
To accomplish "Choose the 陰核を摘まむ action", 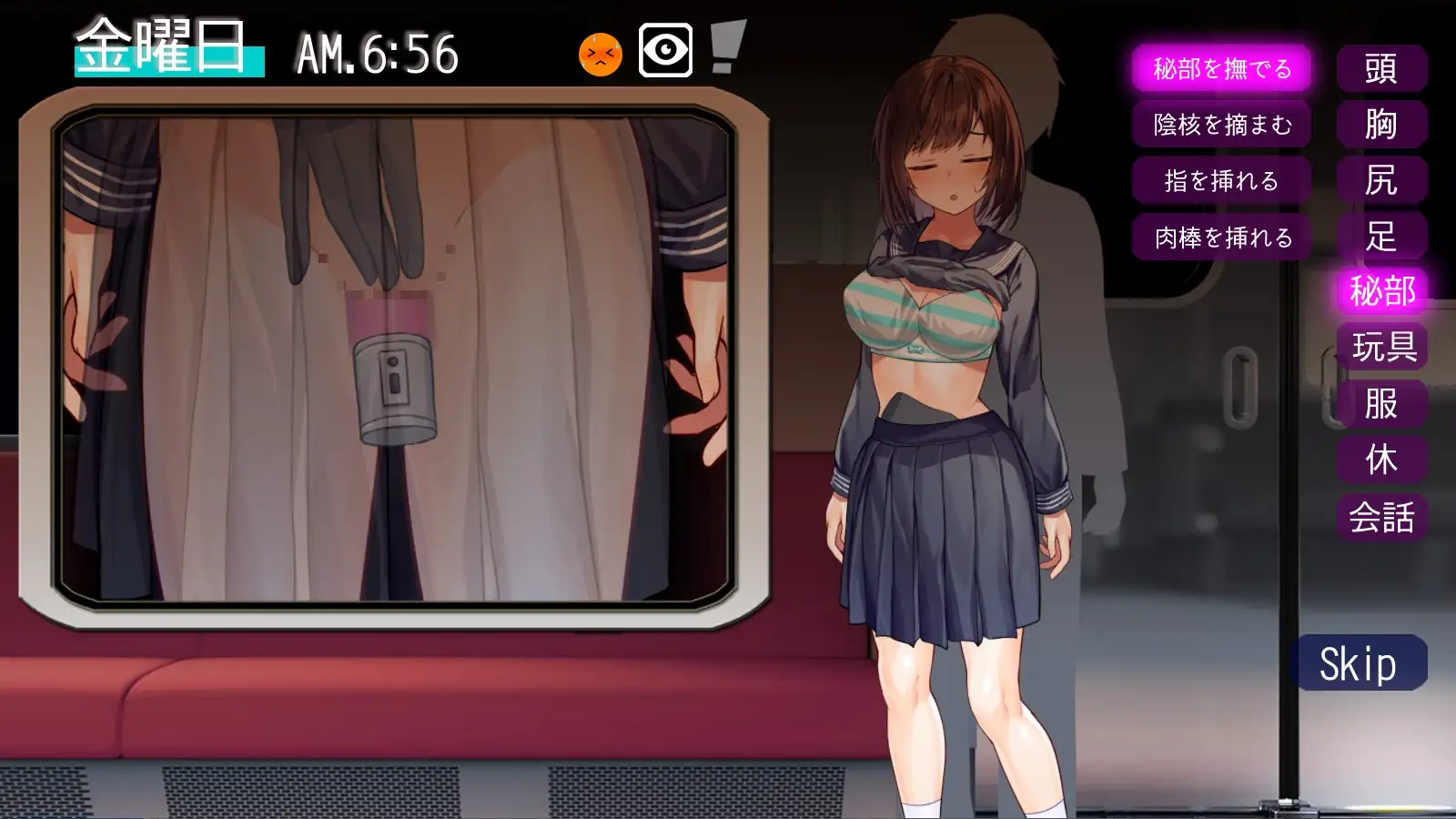I will coord(1221,124).
